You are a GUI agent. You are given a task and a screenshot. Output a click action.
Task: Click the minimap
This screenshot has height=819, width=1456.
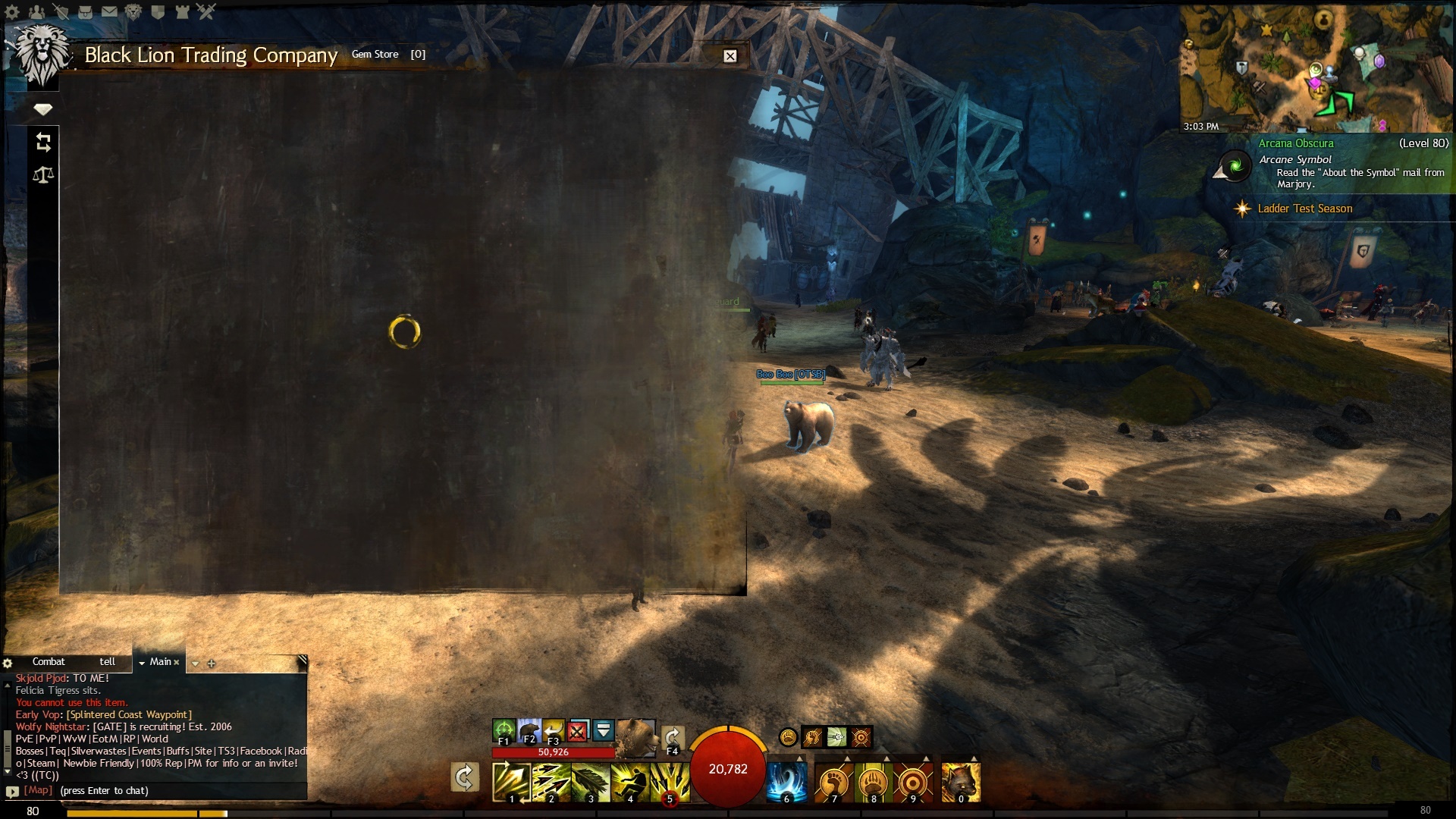(1316, 68)
